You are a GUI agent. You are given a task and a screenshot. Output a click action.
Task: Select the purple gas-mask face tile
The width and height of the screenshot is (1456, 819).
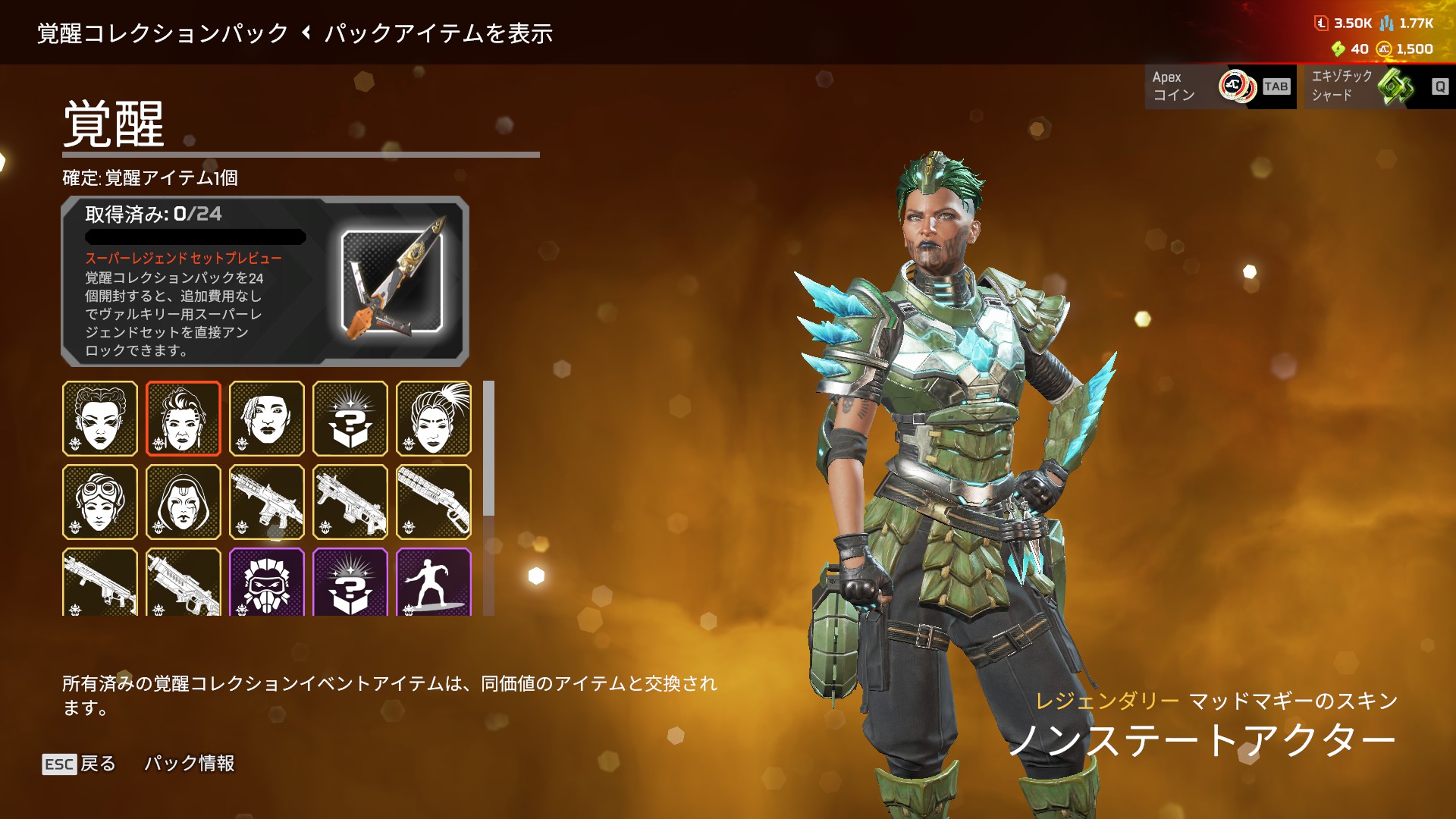click(x=267, y=582)
